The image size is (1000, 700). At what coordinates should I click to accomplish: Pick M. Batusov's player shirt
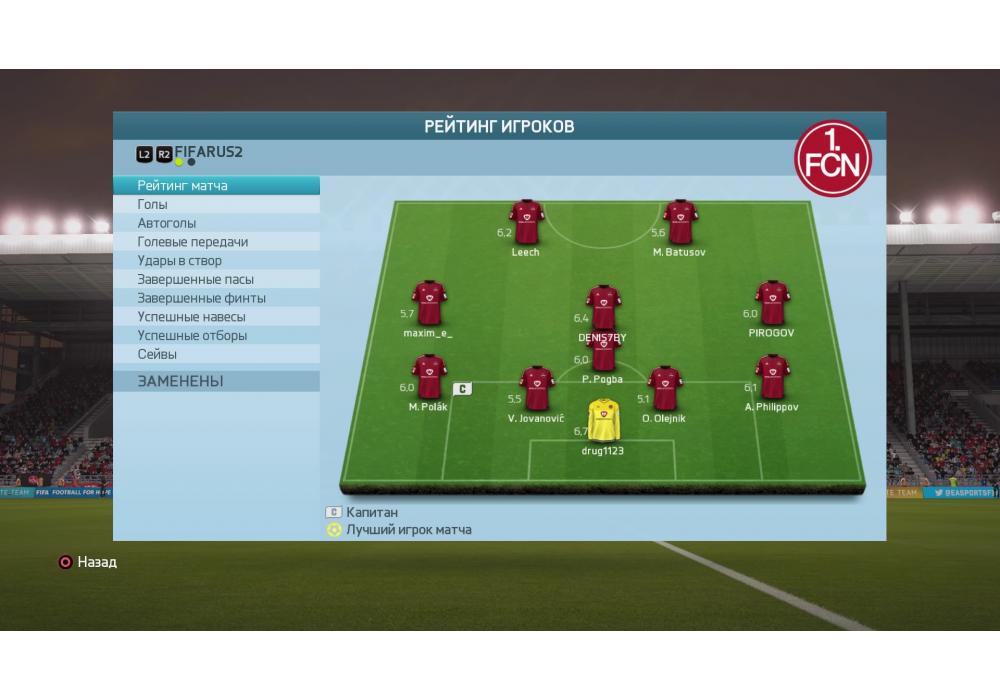tap(680, 223)
